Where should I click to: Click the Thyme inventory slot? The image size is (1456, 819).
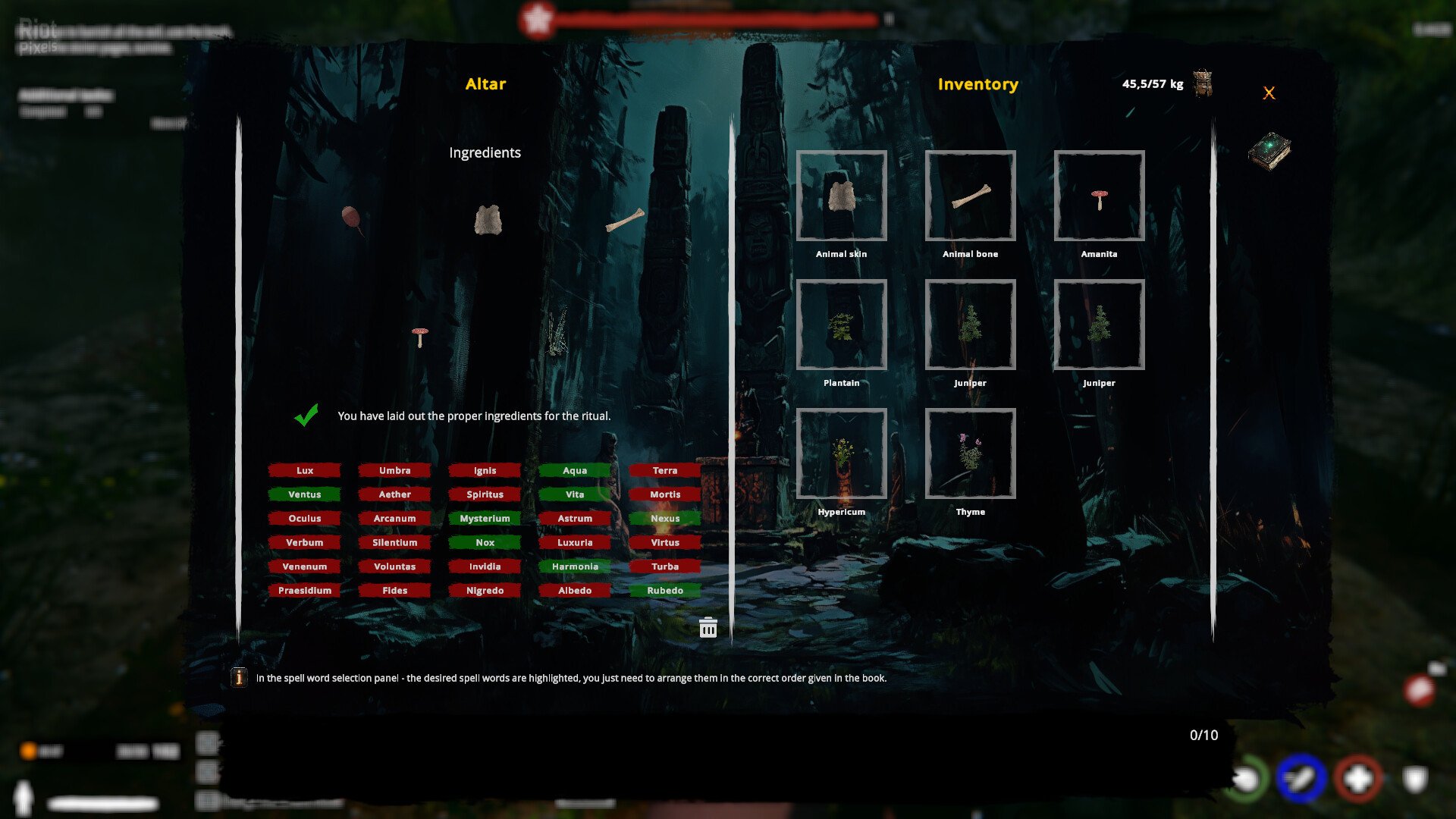pos(970,454)
